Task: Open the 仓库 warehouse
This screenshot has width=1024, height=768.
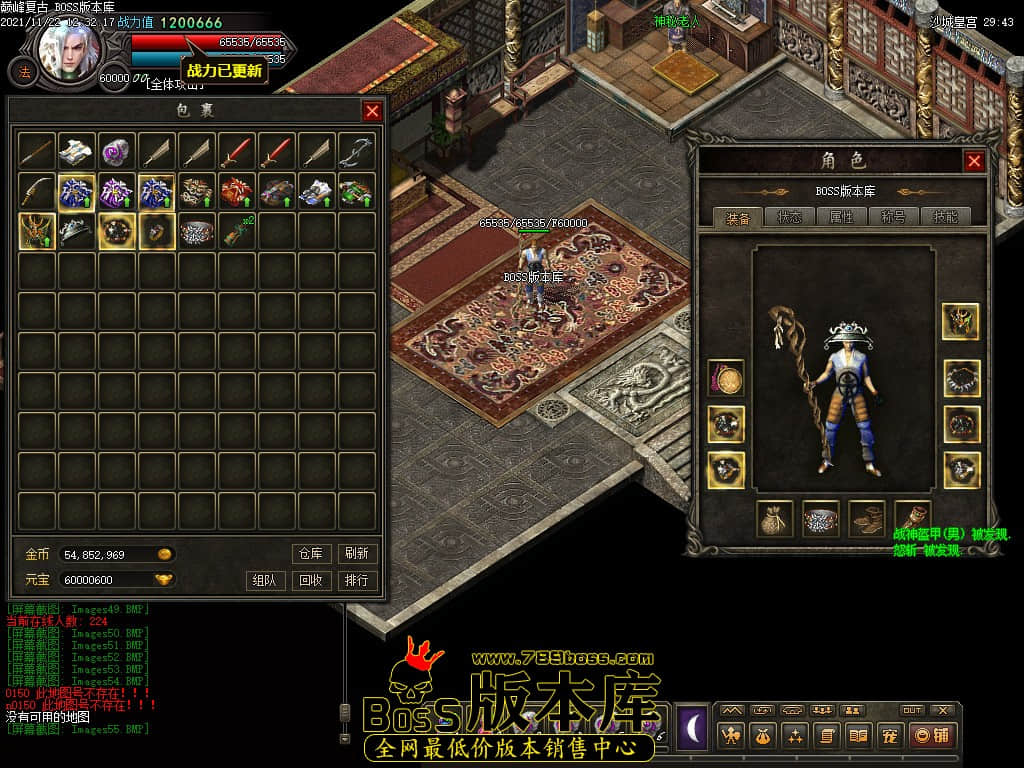Action: (311, 553)
